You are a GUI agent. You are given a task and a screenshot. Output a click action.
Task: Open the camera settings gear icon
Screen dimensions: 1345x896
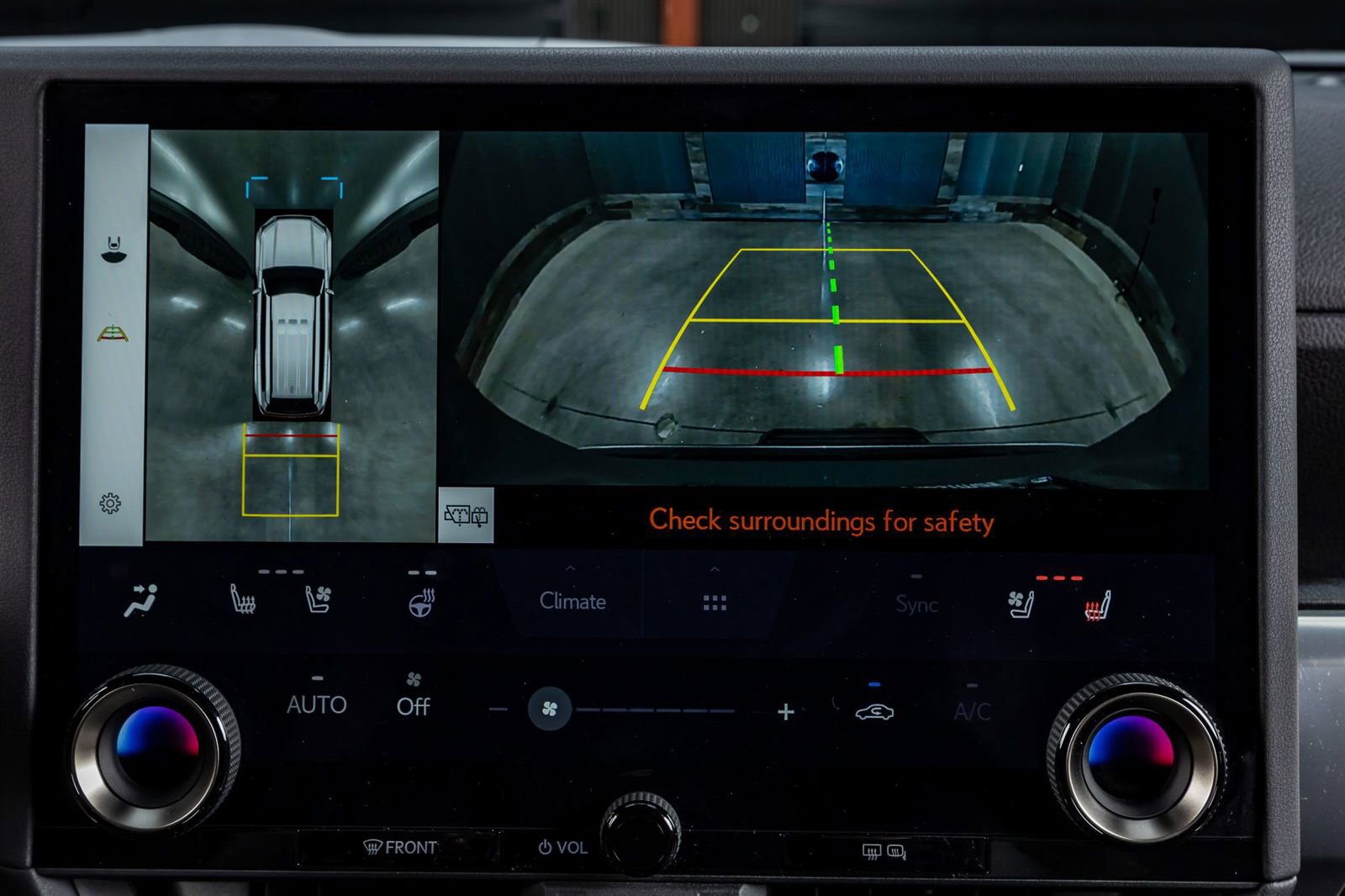110,503
